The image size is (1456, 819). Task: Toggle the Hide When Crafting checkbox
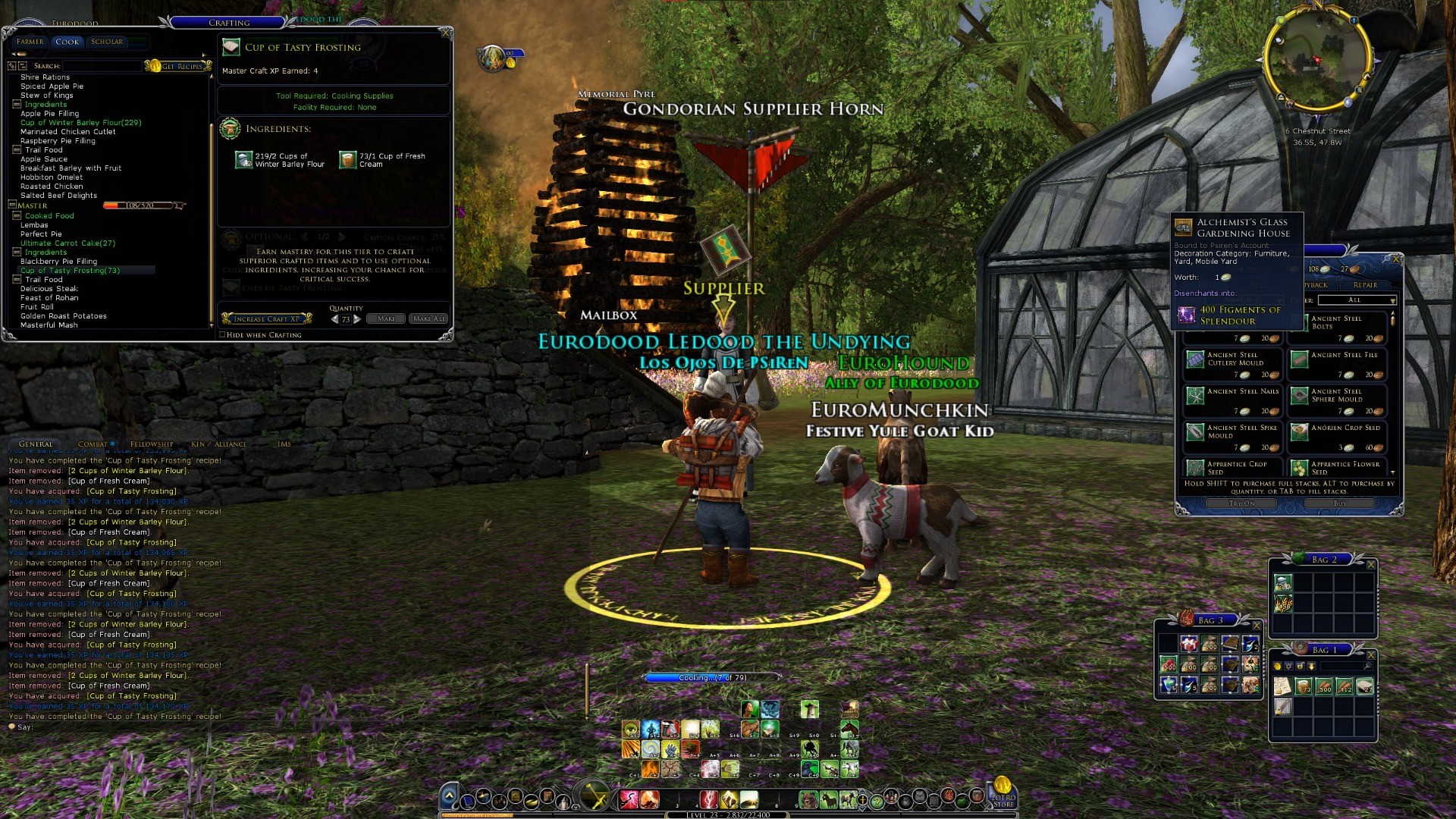(222, 334)
